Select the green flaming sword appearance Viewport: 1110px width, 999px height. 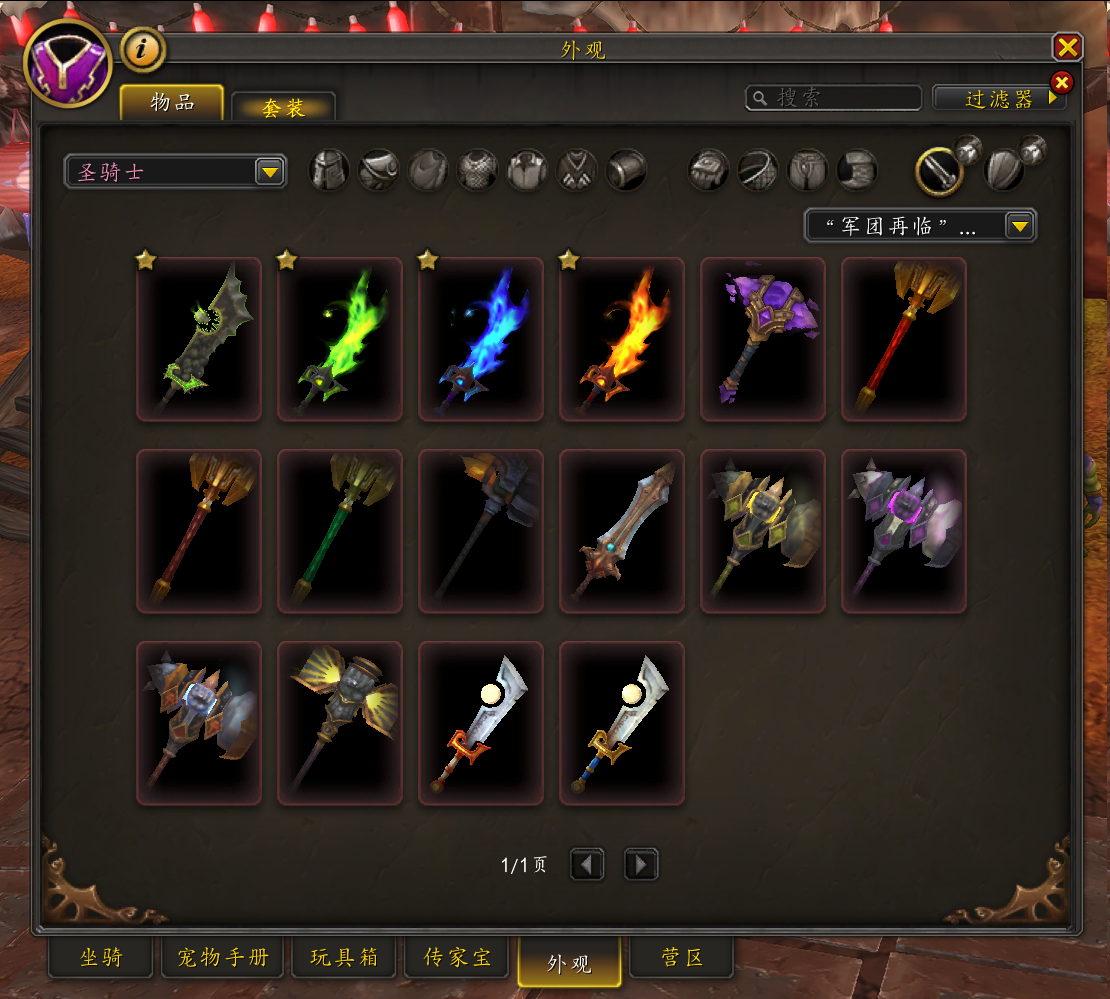[340, 339]
